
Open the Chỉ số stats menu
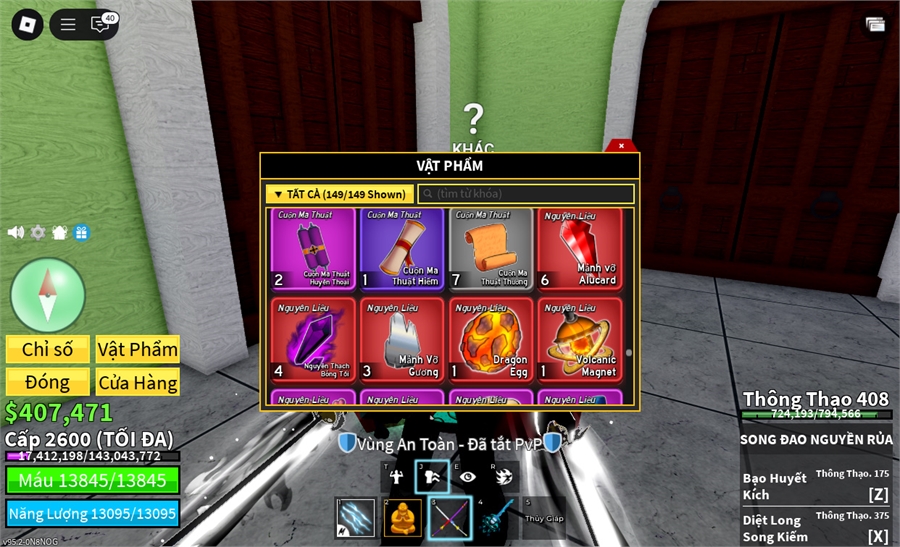pos(48,349)
